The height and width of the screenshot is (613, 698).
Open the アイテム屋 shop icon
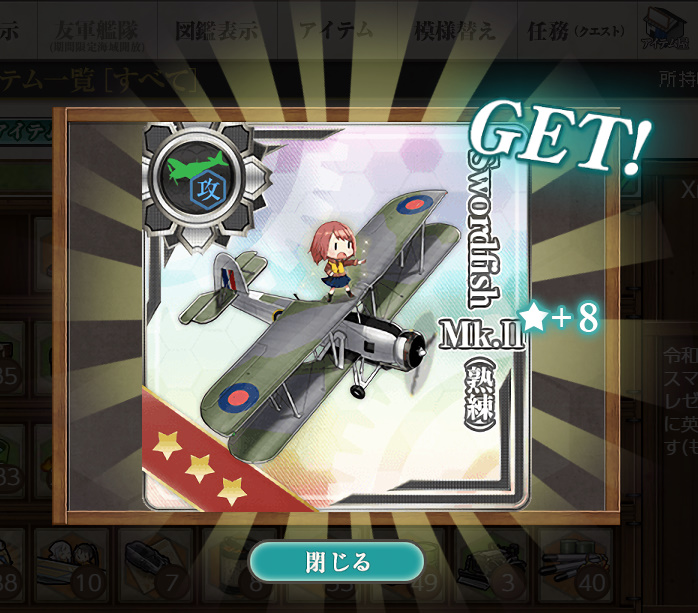tap(663, 29)
